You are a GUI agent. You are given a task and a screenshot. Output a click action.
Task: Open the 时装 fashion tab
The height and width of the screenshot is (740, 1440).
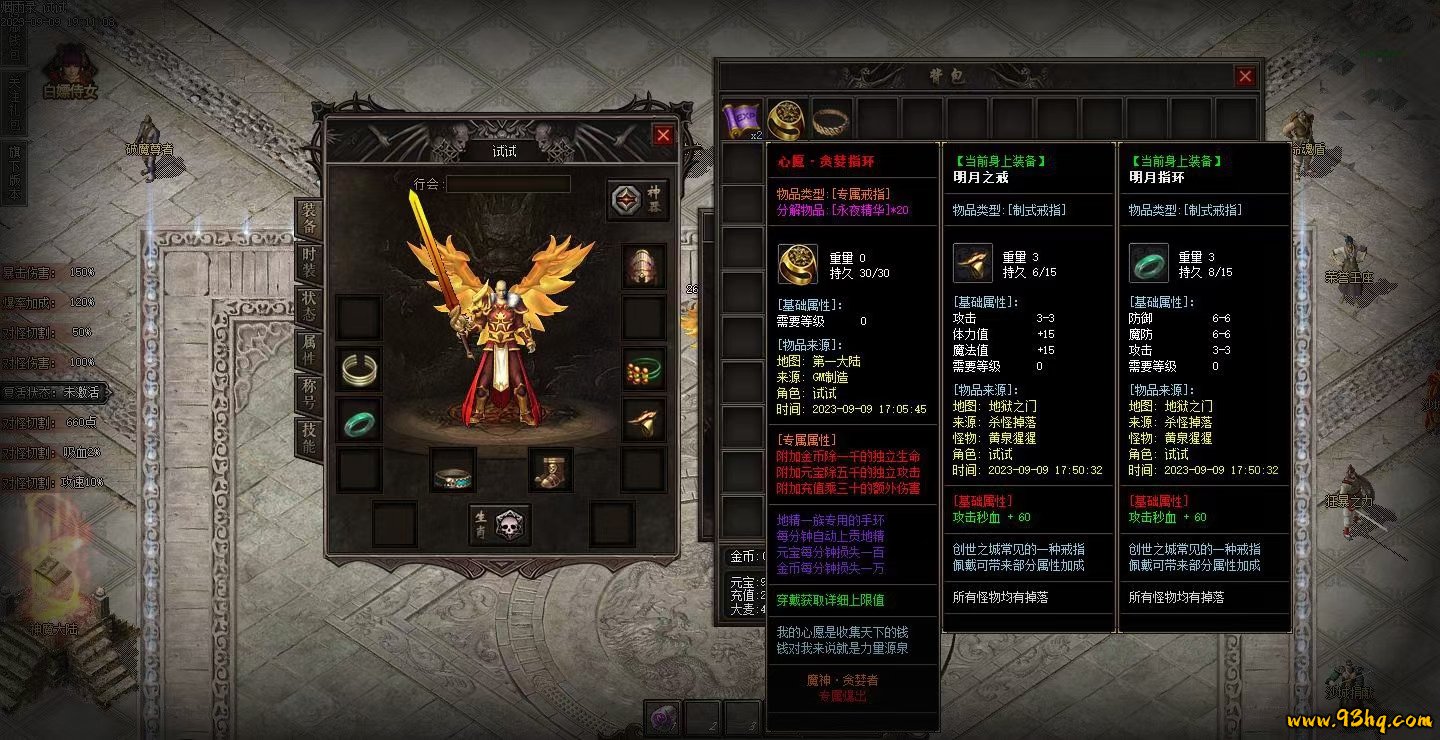point(309,263)
